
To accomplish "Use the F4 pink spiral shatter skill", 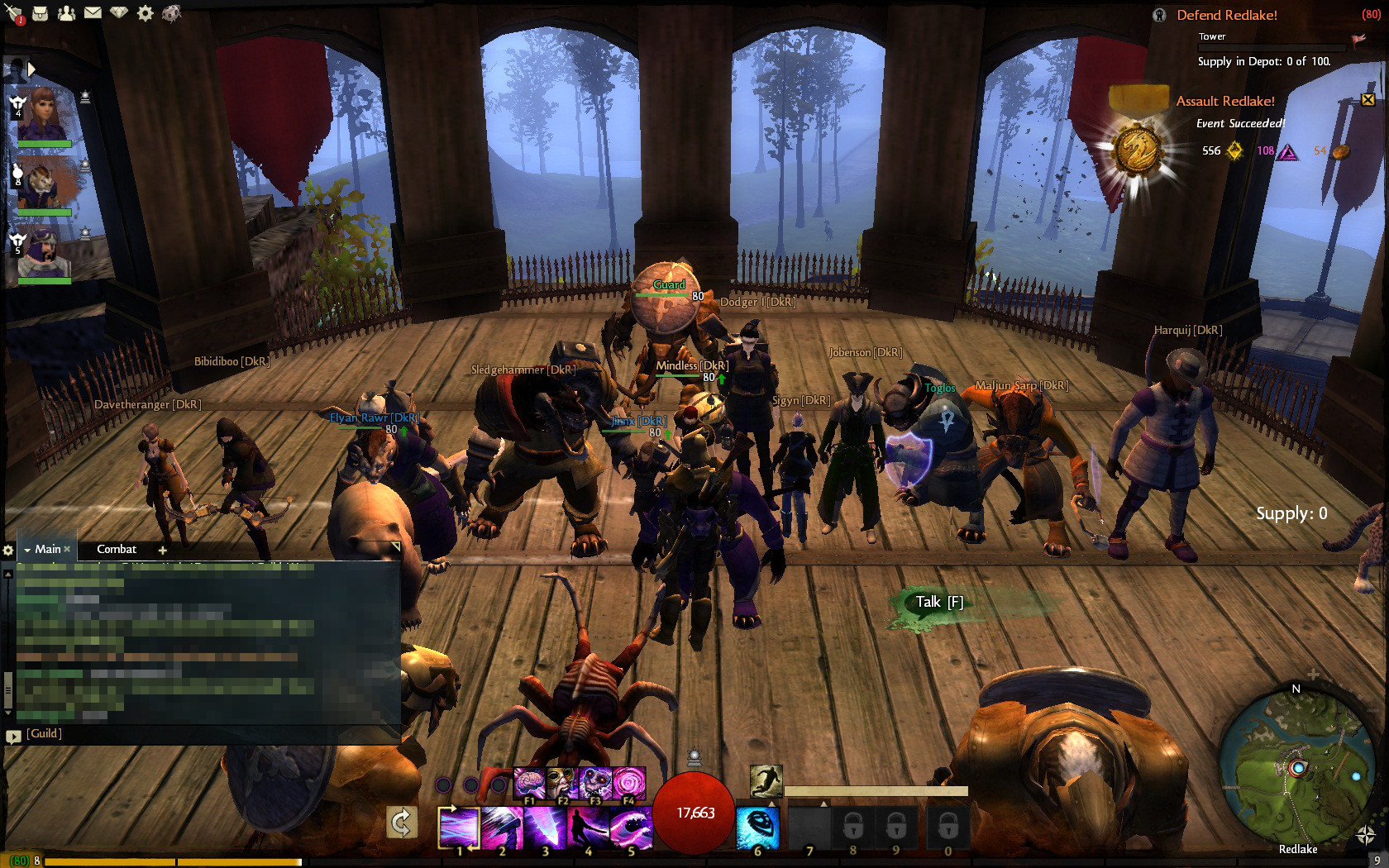I will 628,781.
